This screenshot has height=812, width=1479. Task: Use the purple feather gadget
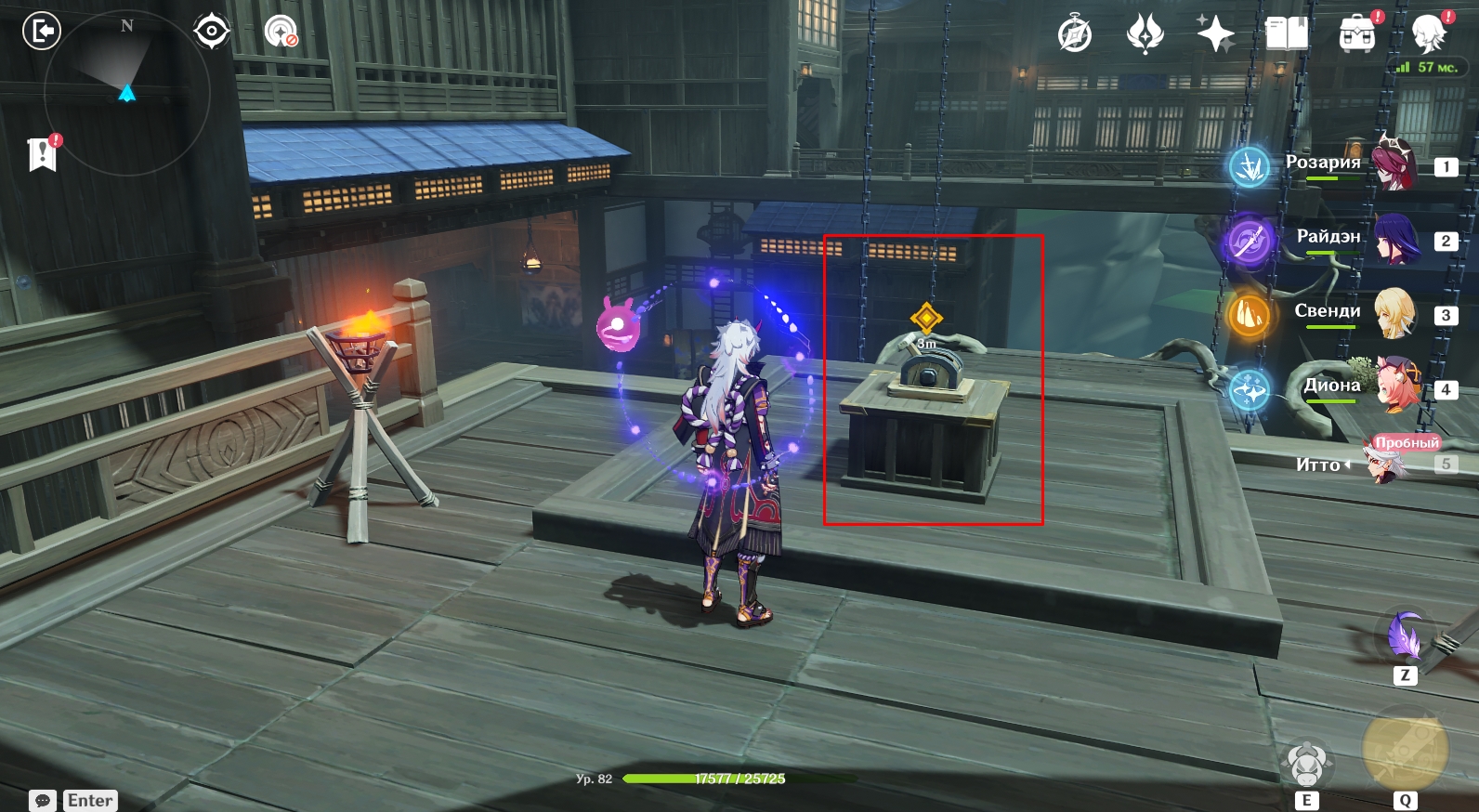pyautogui.click(x=1405, y=635)
